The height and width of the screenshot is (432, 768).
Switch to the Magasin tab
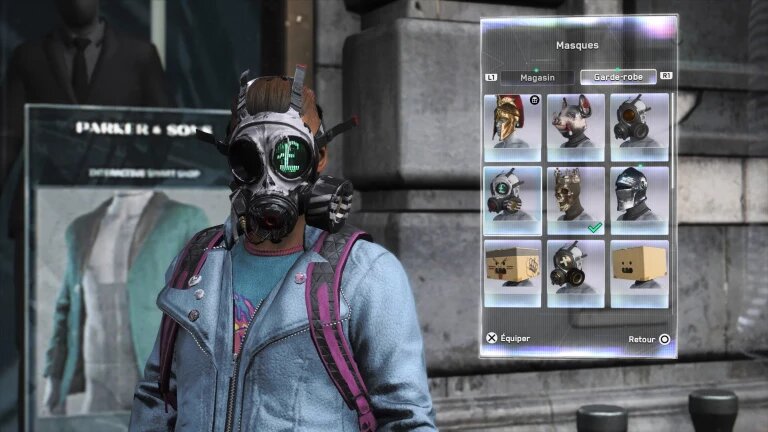538,77
